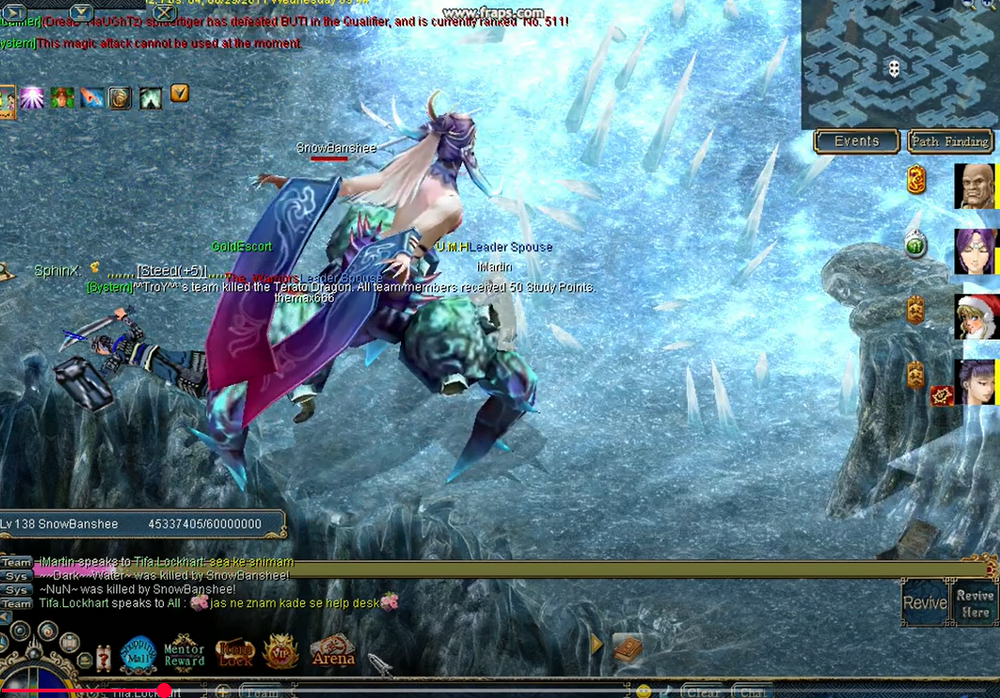Open the chat emoticon picker
Image resolution: width=1000 pixels, height=698 pixels.
(643, 691)
